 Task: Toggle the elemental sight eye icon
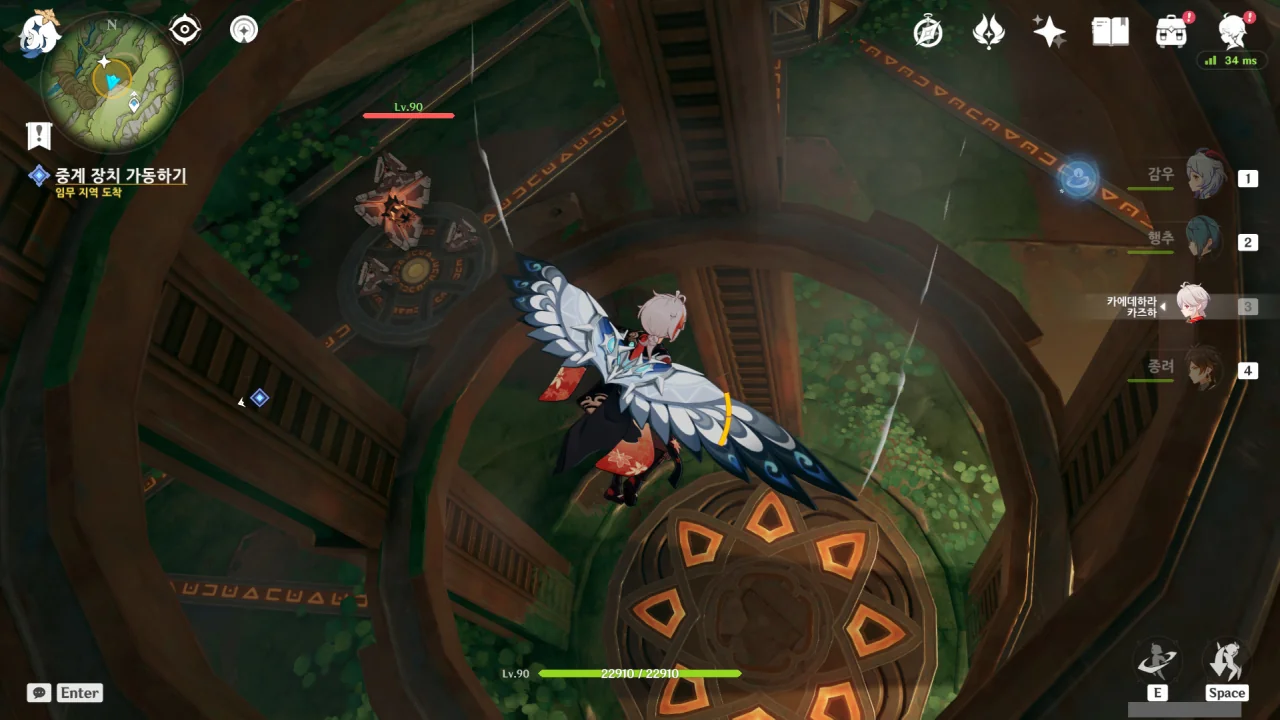(185, 30)
